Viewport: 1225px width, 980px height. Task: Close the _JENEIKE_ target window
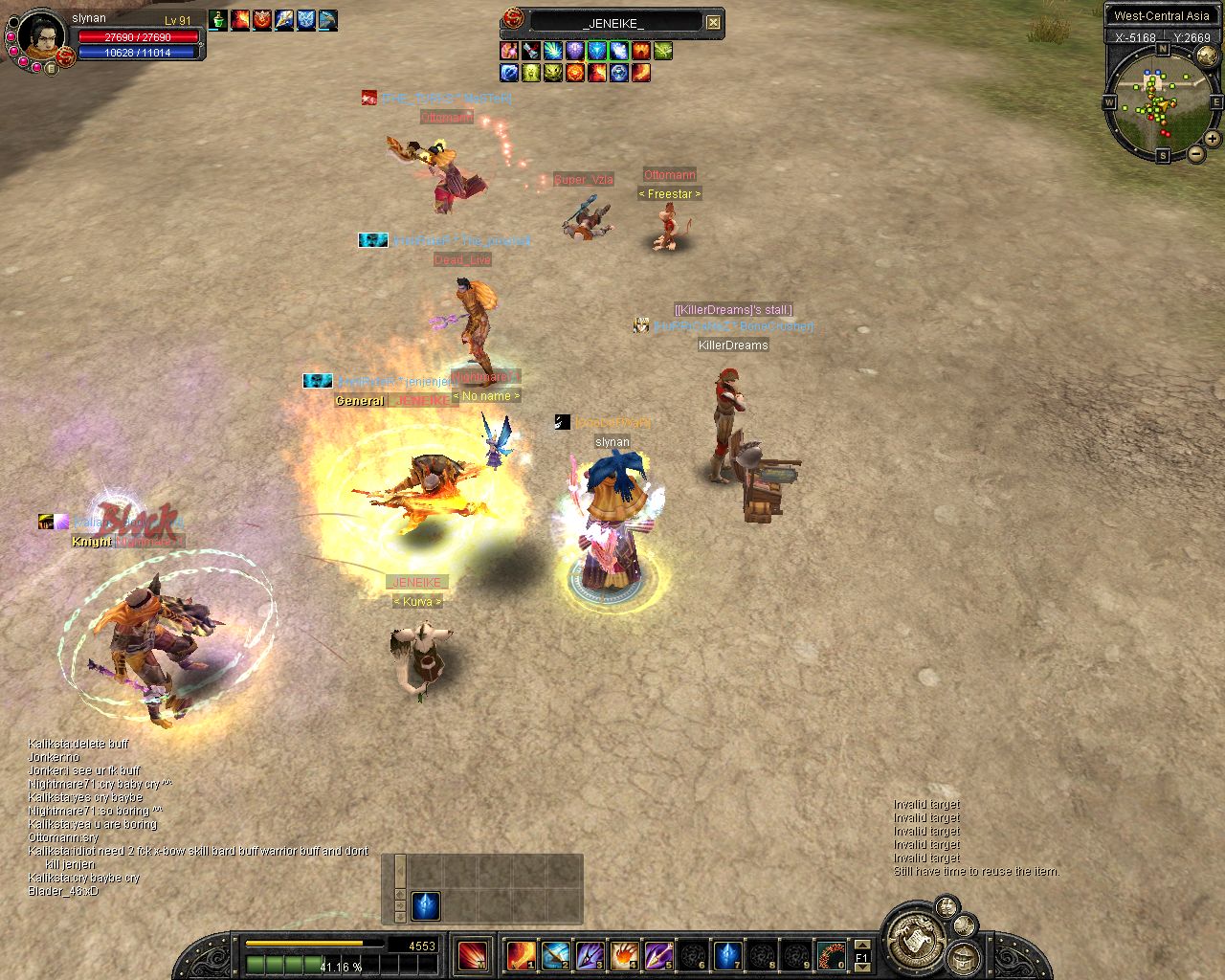click(x=713, y=22)
